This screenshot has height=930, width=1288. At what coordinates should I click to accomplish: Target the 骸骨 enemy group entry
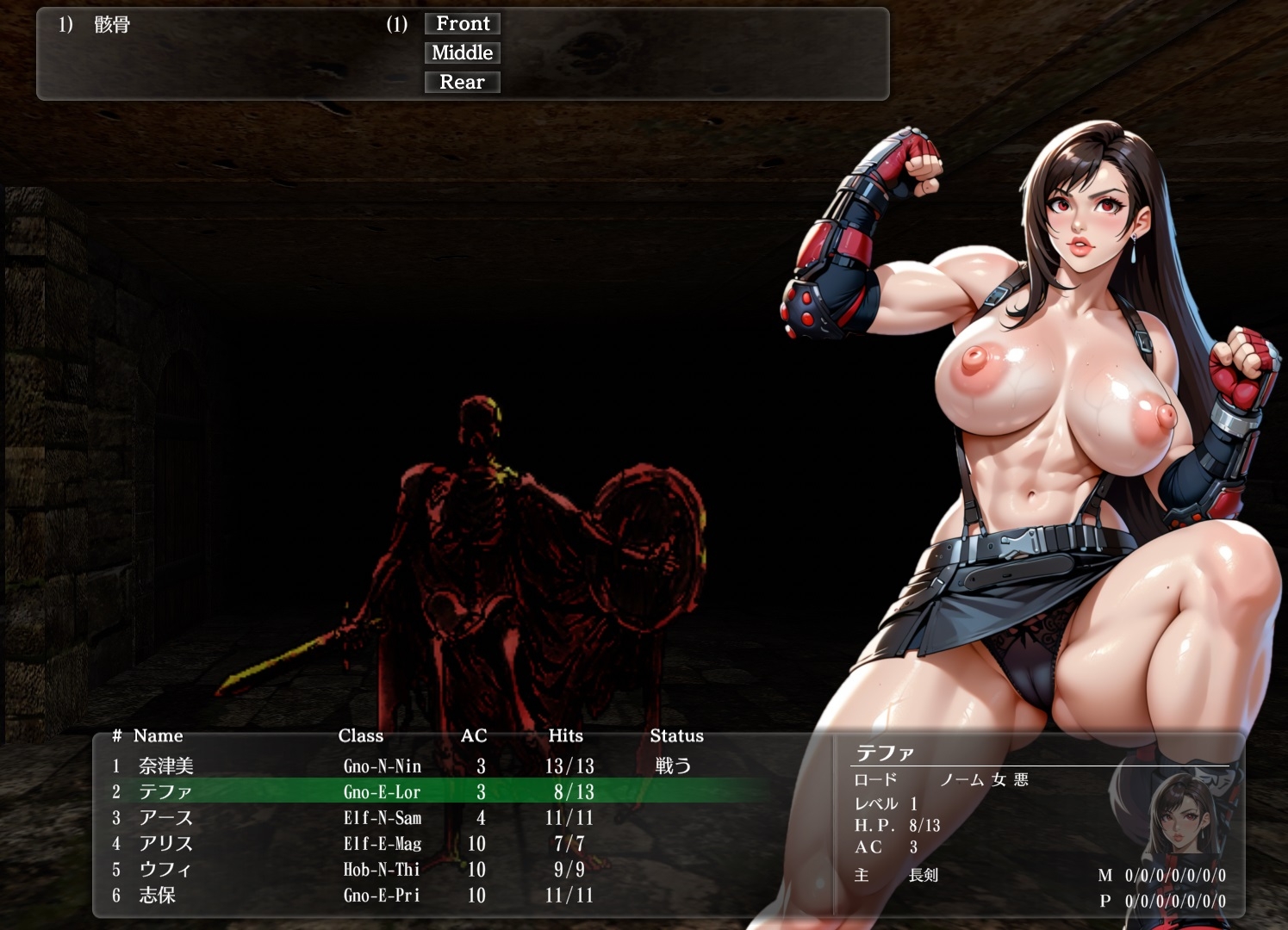112,25
